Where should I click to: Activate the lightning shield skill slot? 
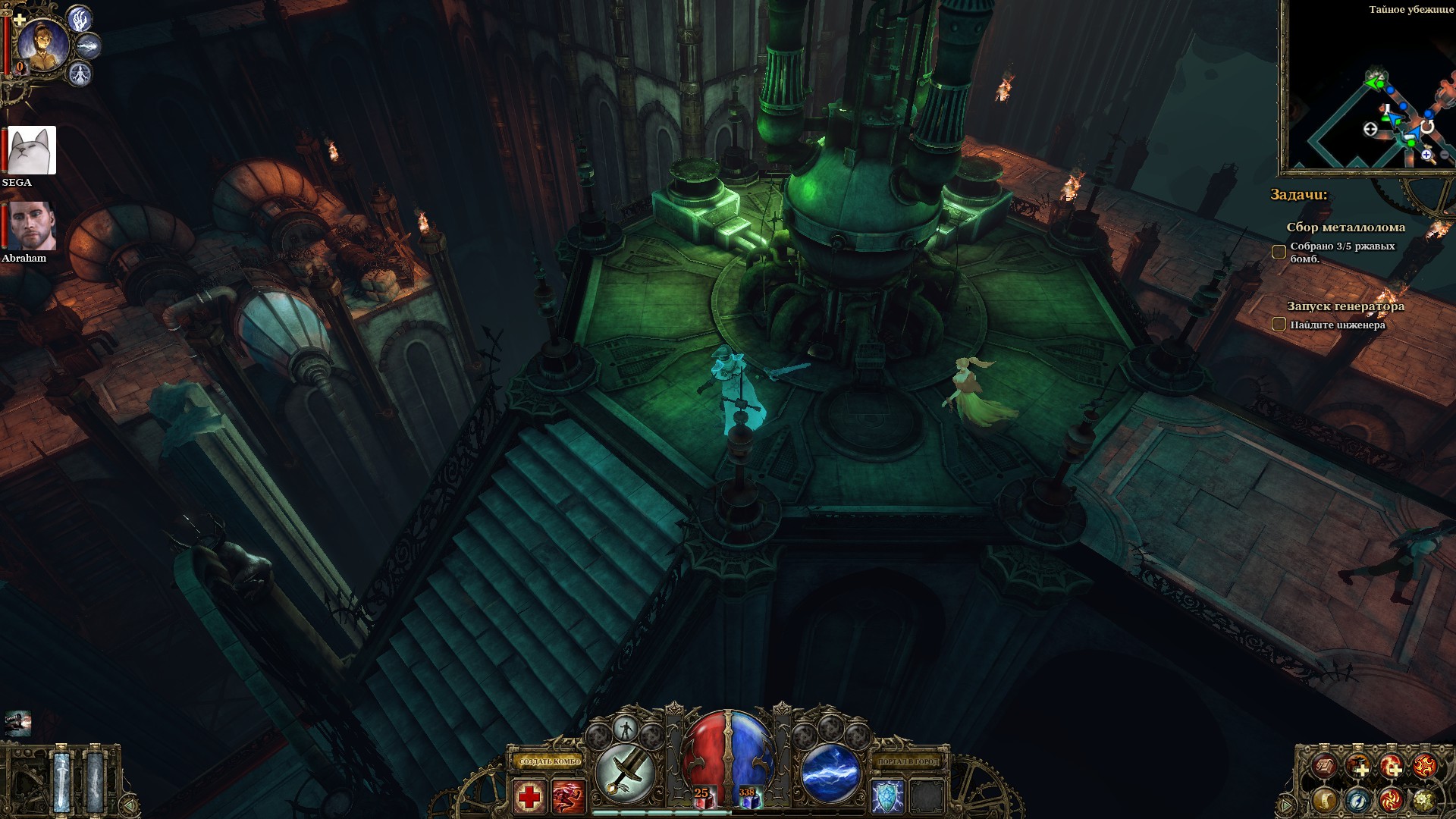tap(886, 796)
